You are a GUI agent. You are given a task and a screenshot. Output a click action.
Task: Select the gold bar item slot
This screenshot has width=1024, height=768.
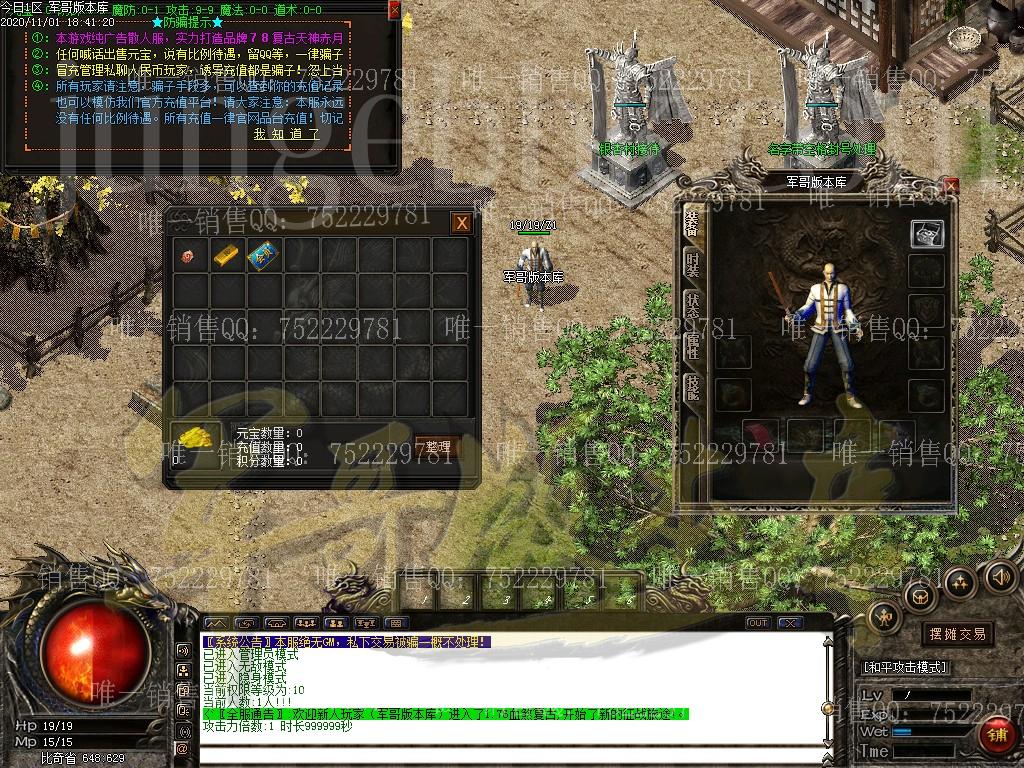pos(226,256)
